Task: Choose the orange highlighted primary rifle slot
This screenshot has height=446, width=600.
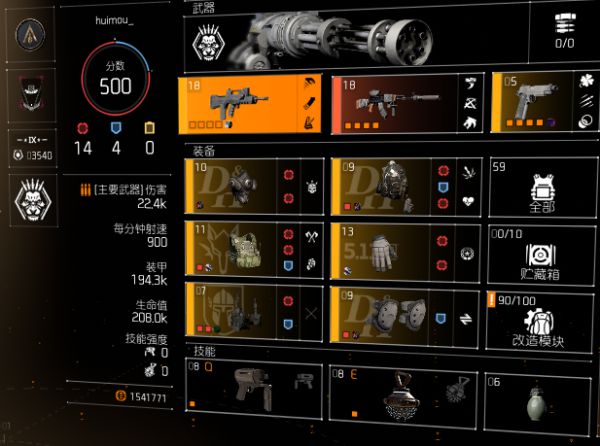Action: (x=254, y=102)
